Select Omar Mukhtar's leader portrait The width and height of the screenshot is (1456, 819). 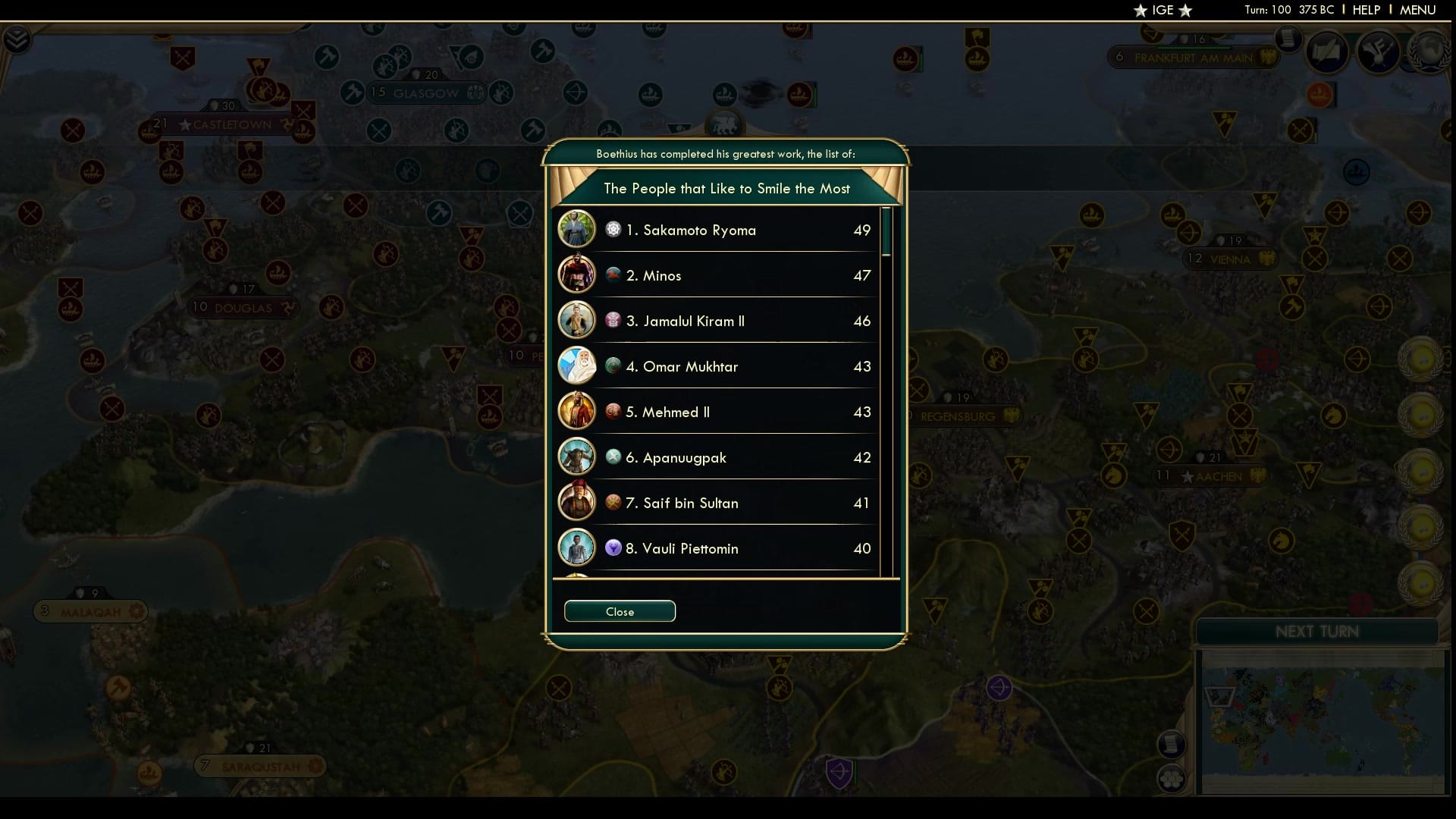click(577, 365)
